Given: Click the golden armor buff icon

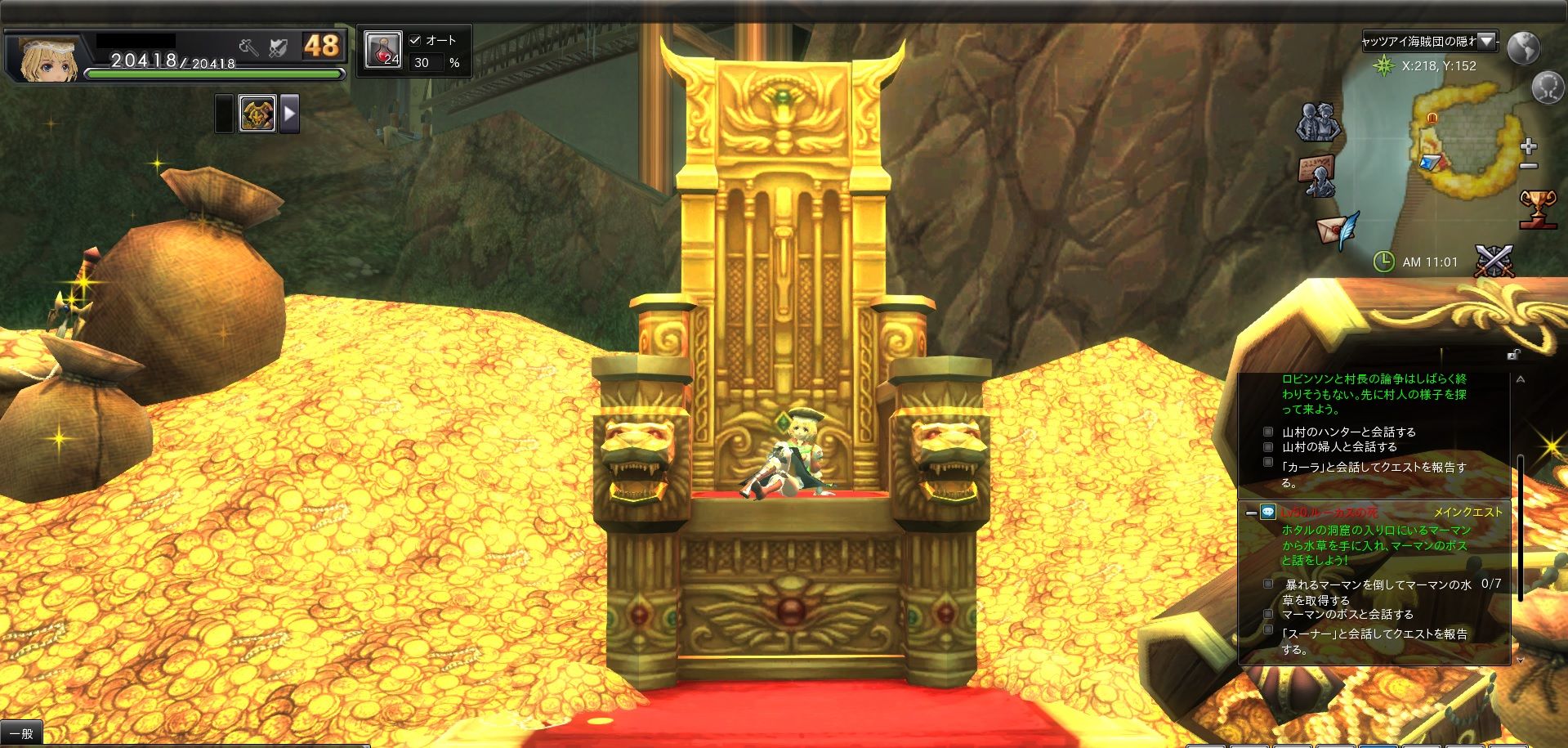Looking at the screenshot, I should point(257,114).
